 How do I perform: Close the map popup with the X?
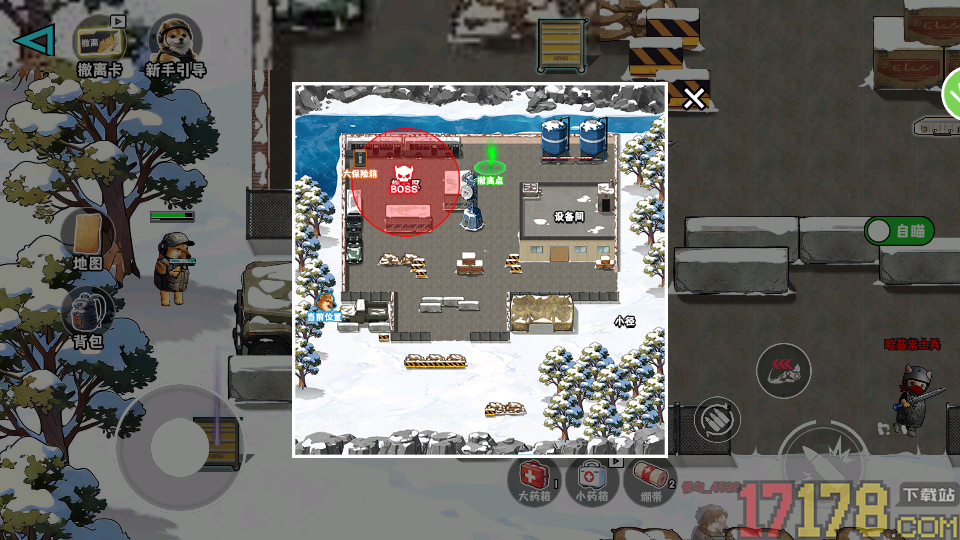[x=694, y=97]
